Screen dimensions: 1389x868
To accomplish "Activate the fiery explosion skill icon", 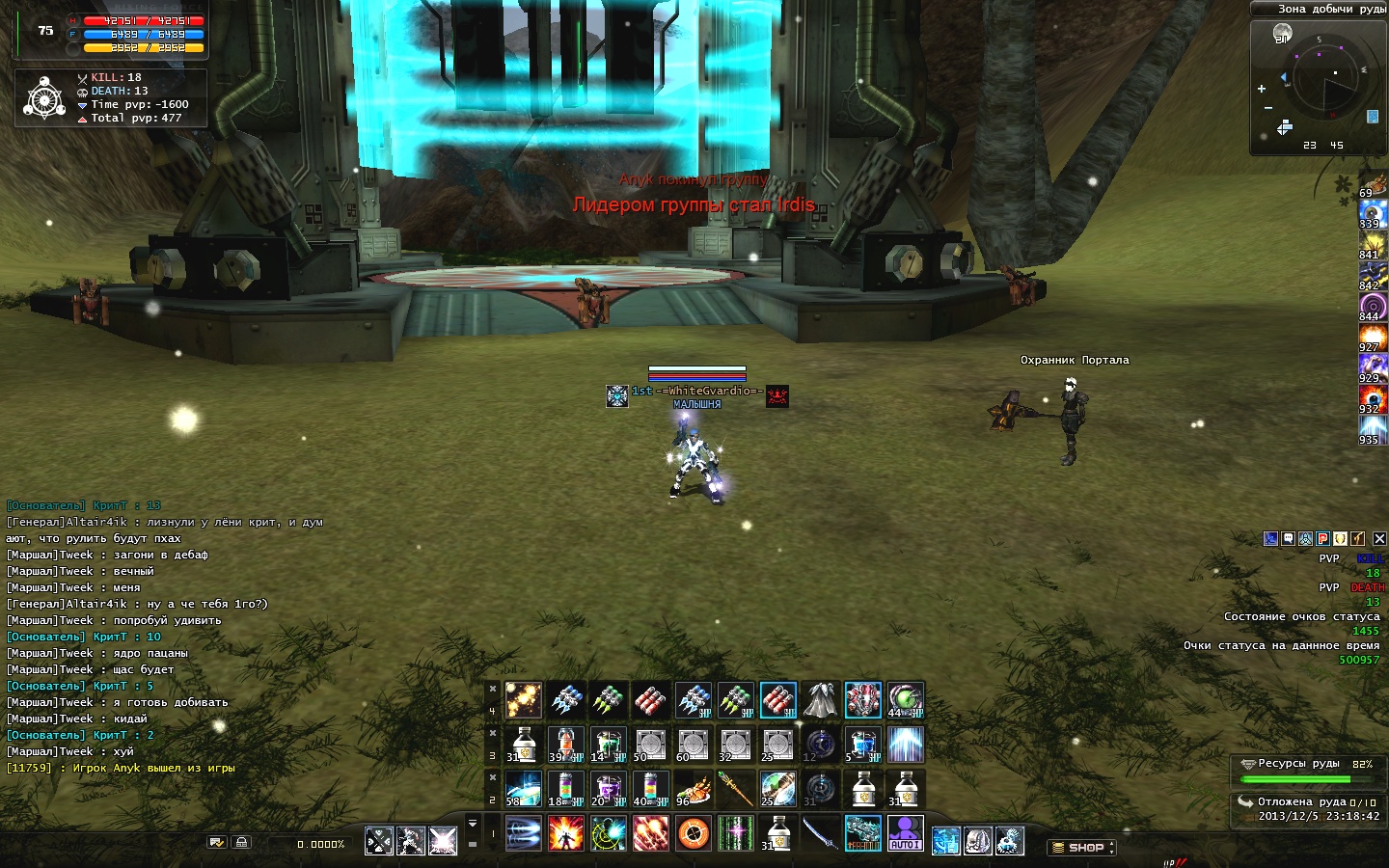I will [x=566, y=833].
